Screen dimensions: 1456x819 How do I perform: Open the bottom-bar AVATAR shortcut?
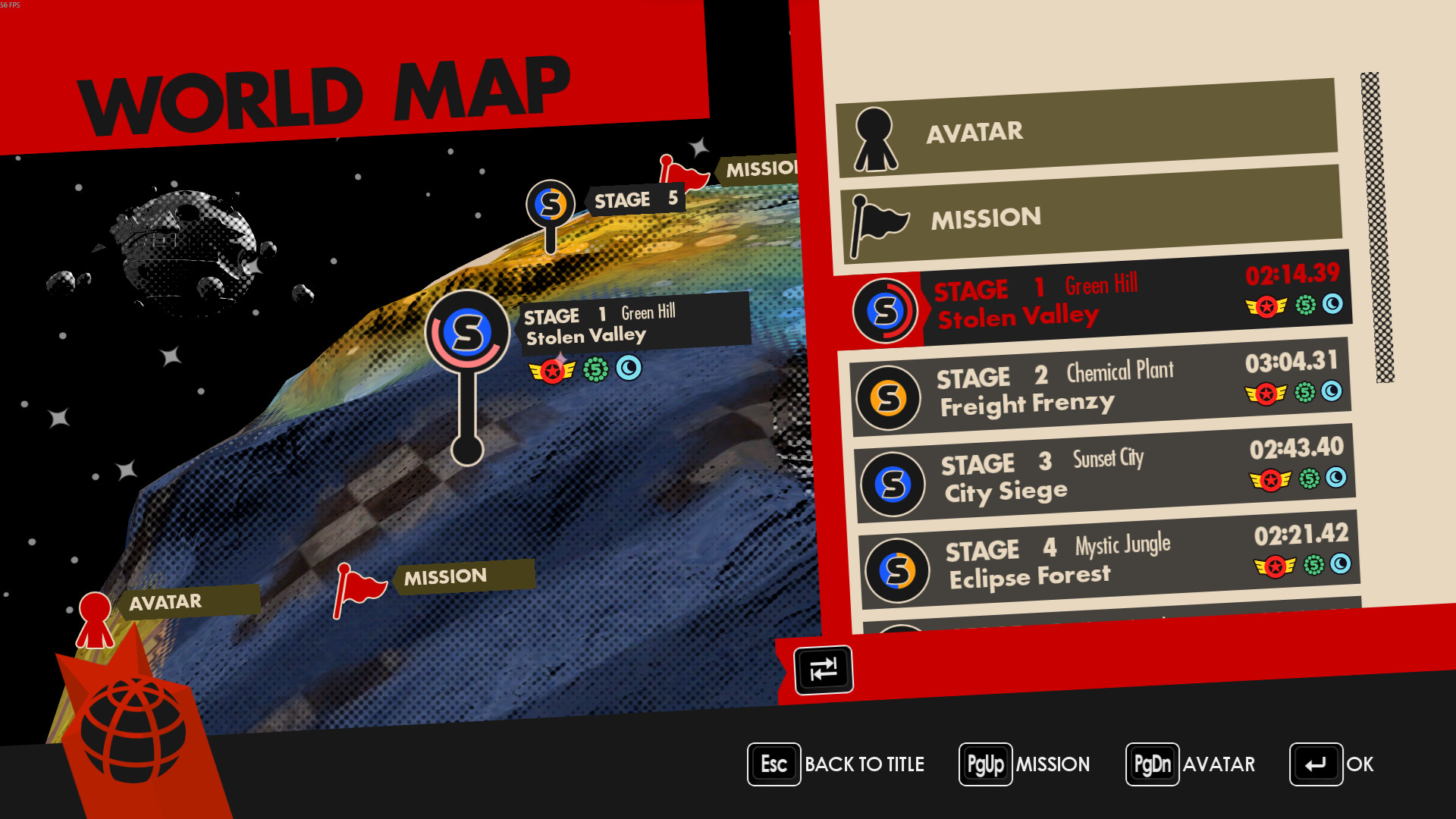coord(1191,764)
